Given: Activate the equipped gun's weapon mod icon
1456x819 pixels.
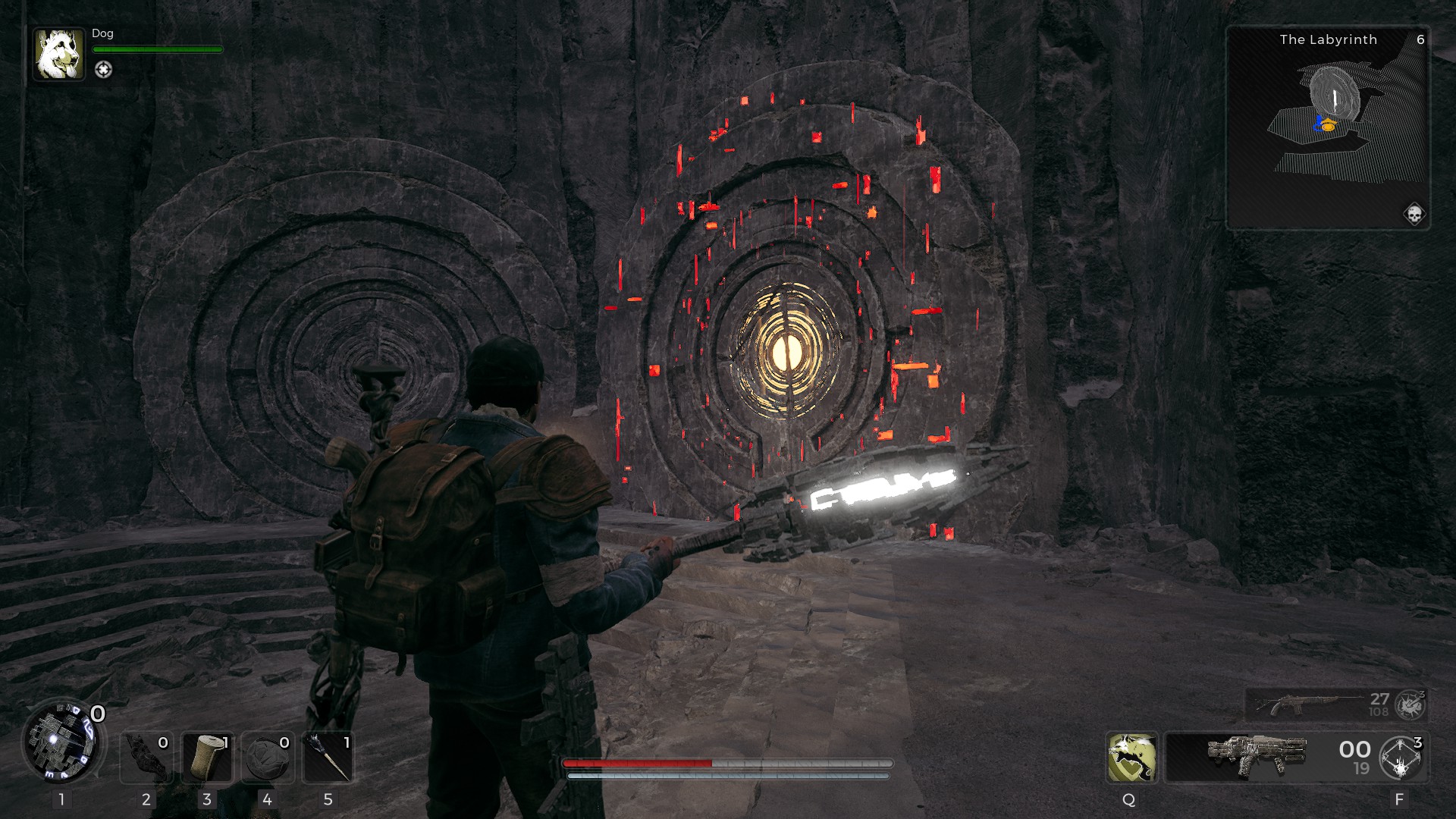Looking at the screenshot, I should click(1401, 758).
